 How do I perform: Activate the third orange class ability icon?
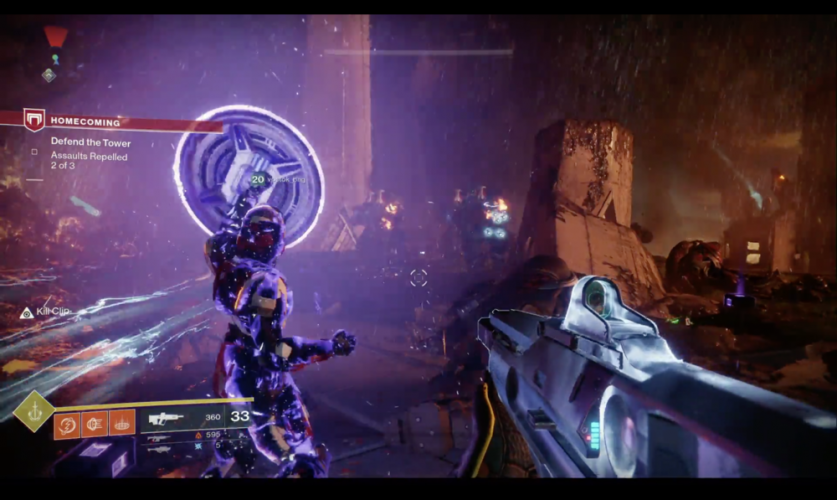(123, 424)
